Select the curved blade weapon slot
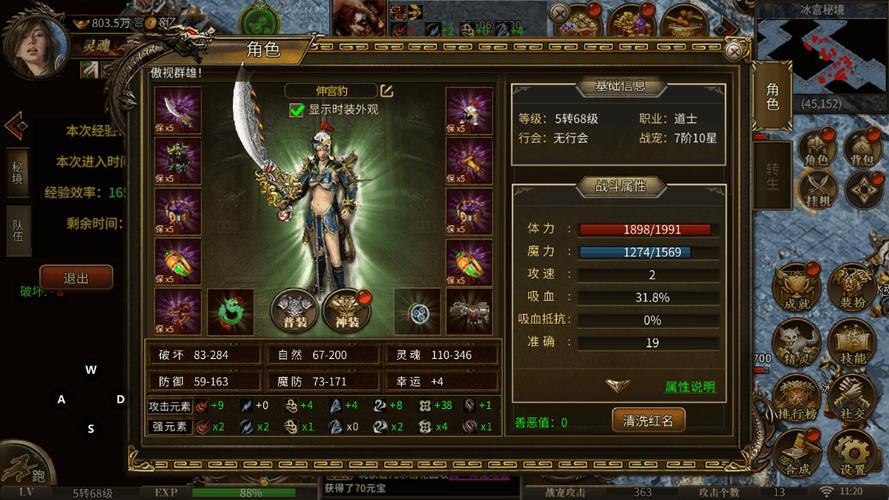 (178, 110)
